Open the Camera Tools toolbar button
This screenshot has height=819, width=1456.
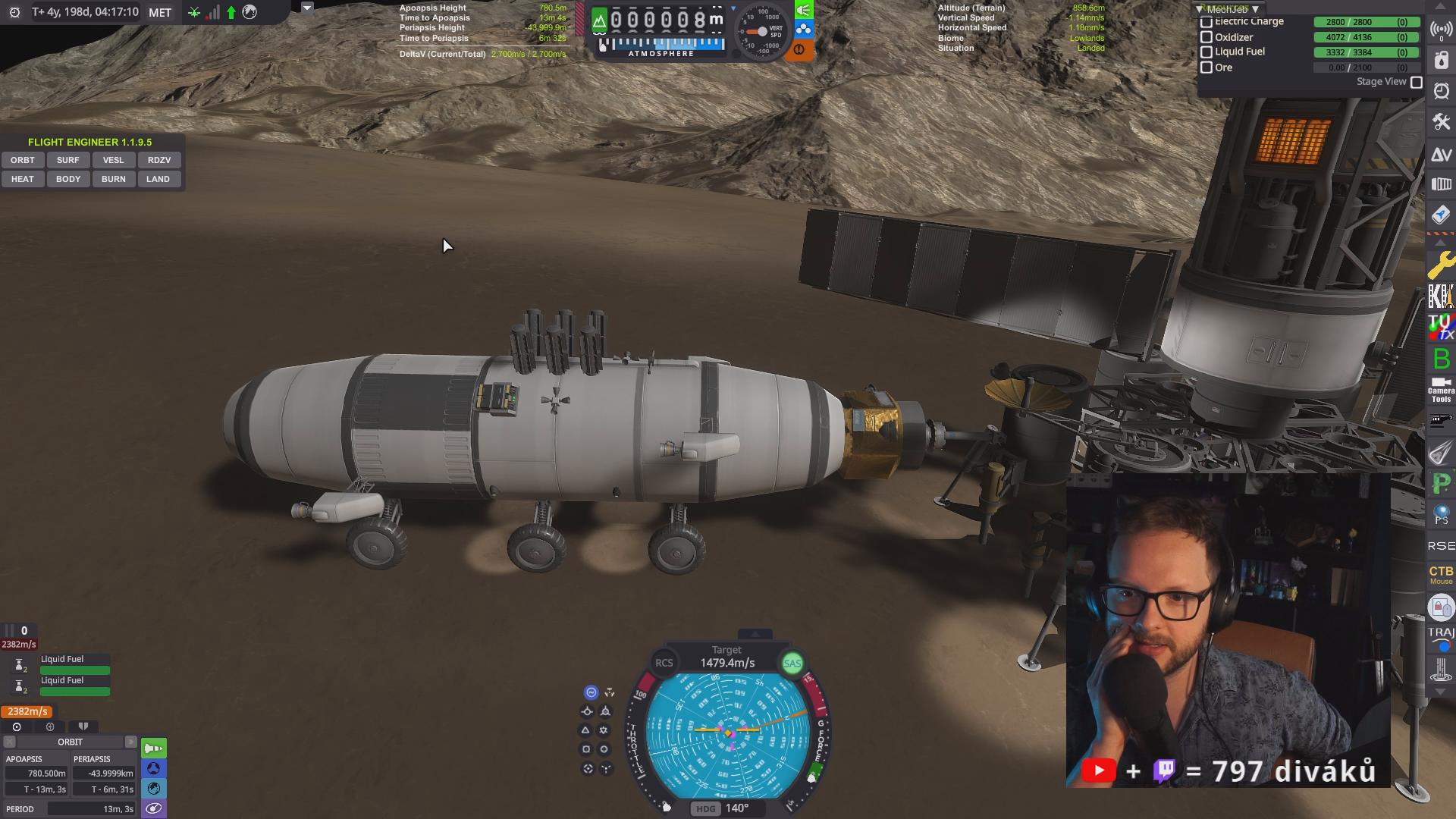point(1441,390)
